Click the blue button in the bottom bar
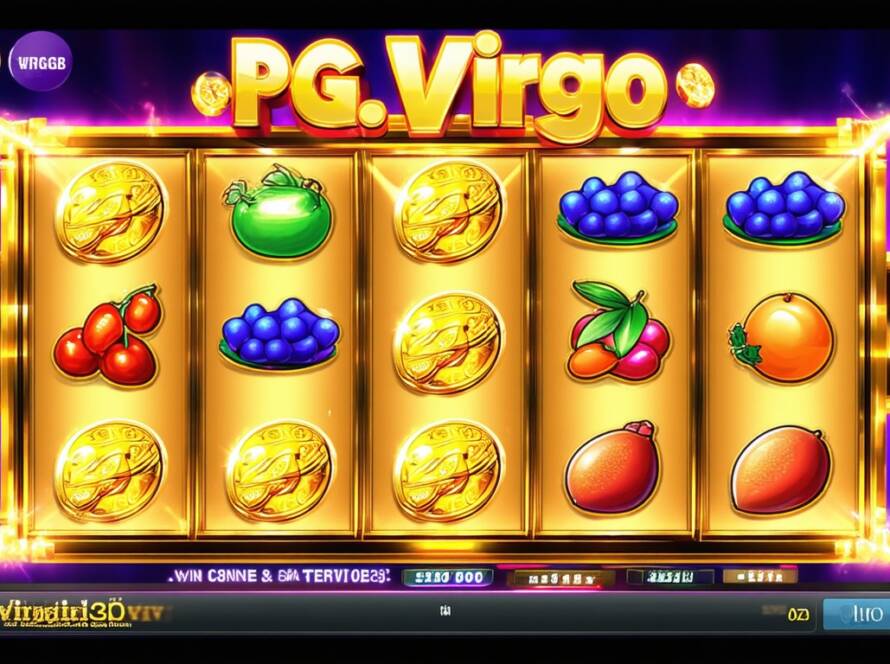This screenshot has height=664, width=890. click(x=855, y=612)
